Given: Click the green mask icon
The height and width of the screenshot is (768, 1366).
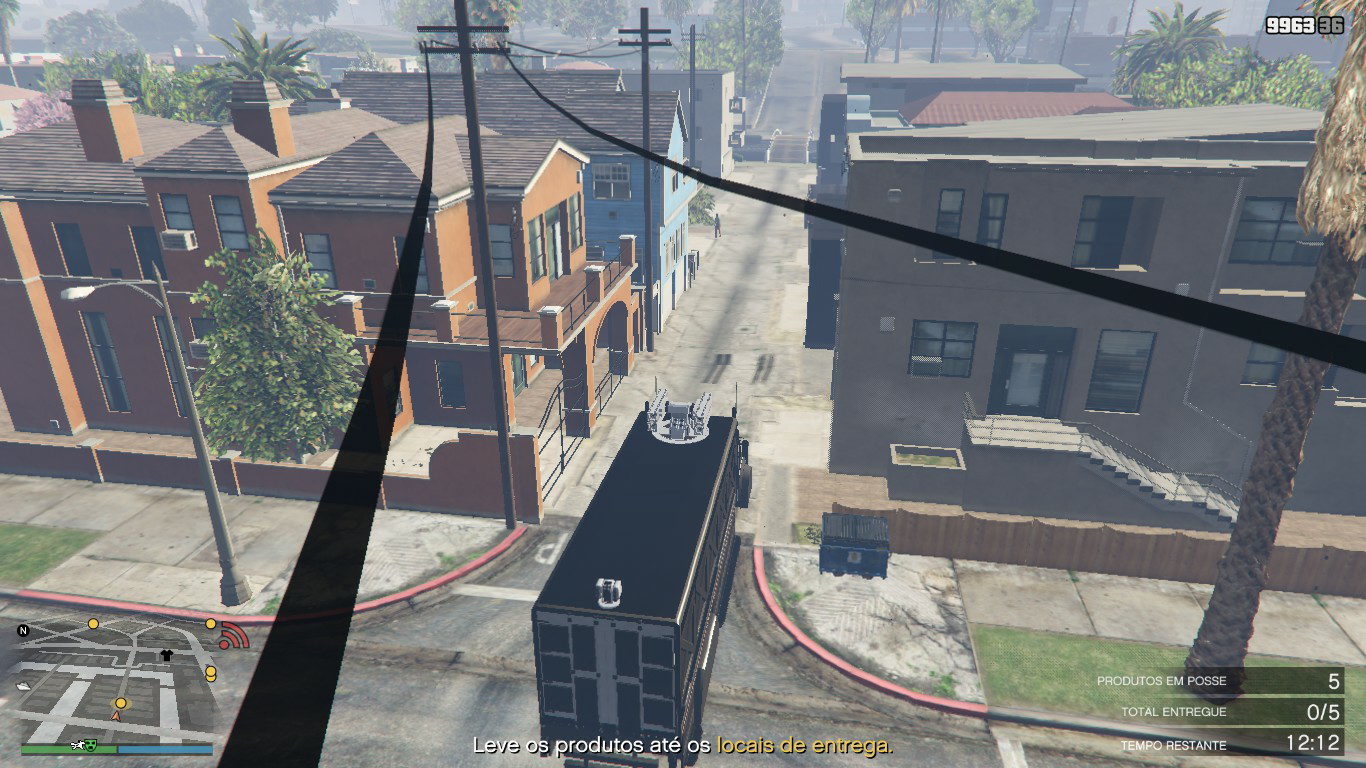Looking at the screenshot, I should pos(89,747).
